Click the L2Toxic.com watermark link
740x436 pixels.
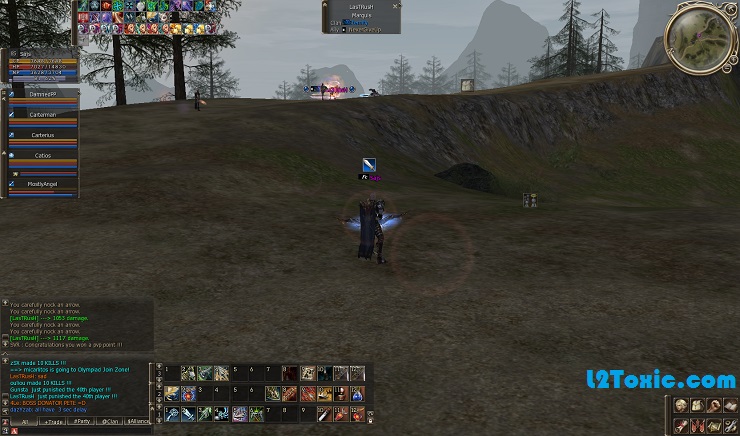pos(676,381)
